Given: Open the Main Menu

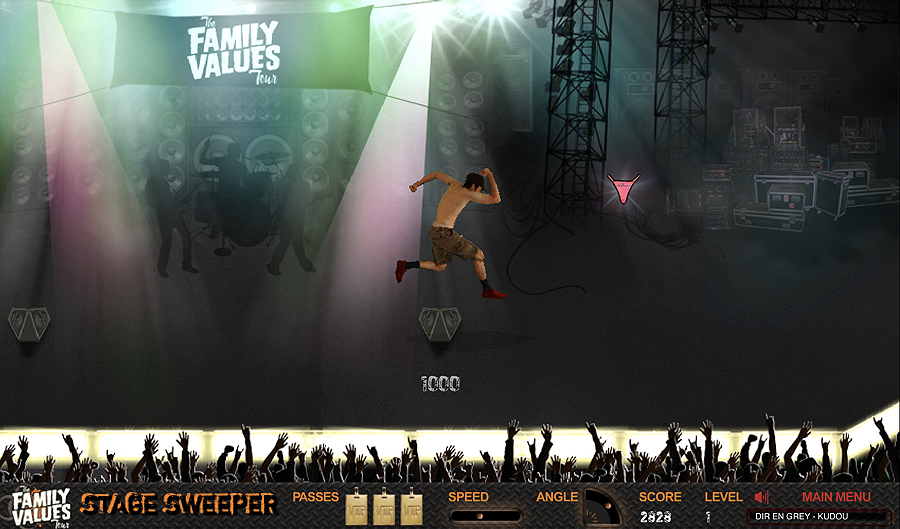Looking at the screenshot, I should tap(836, 497).
